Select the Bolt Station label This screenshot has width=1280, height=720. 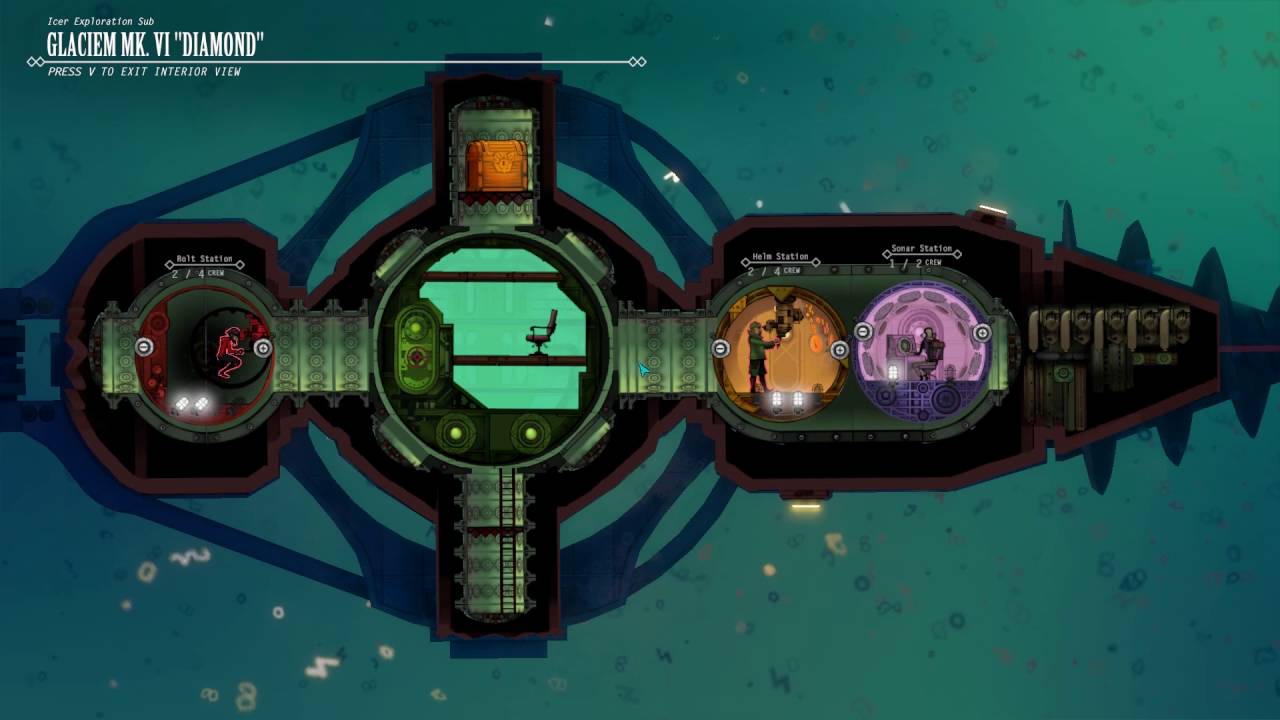click(x=203, y=258)
